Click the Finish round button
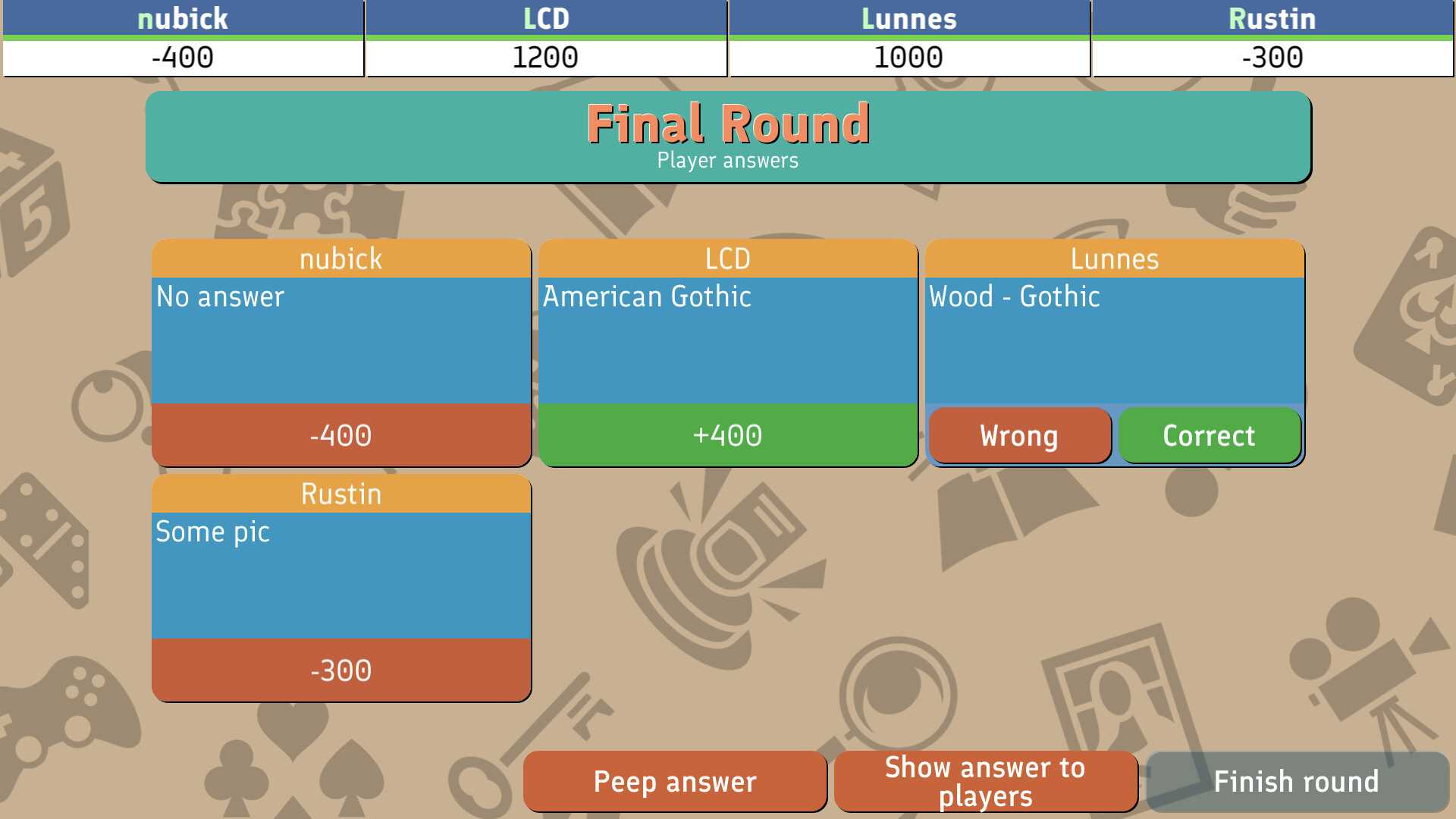 coord(1298,780)
